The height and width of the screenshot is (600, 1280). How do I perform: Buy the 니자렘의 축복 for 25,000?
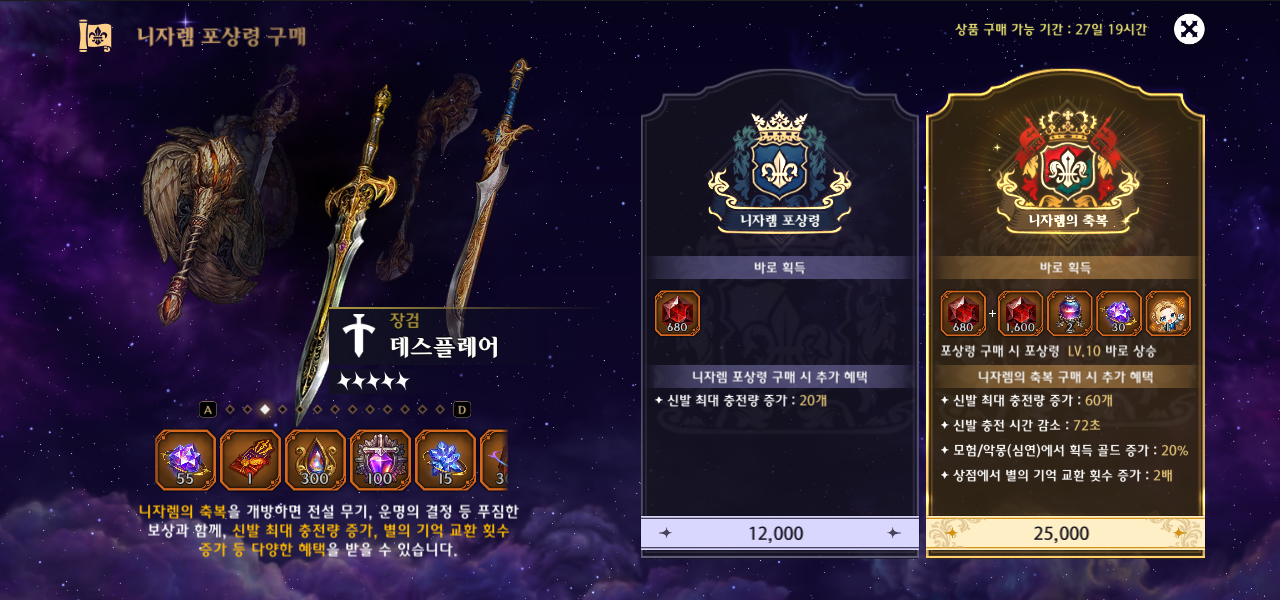click(1064, 533)
